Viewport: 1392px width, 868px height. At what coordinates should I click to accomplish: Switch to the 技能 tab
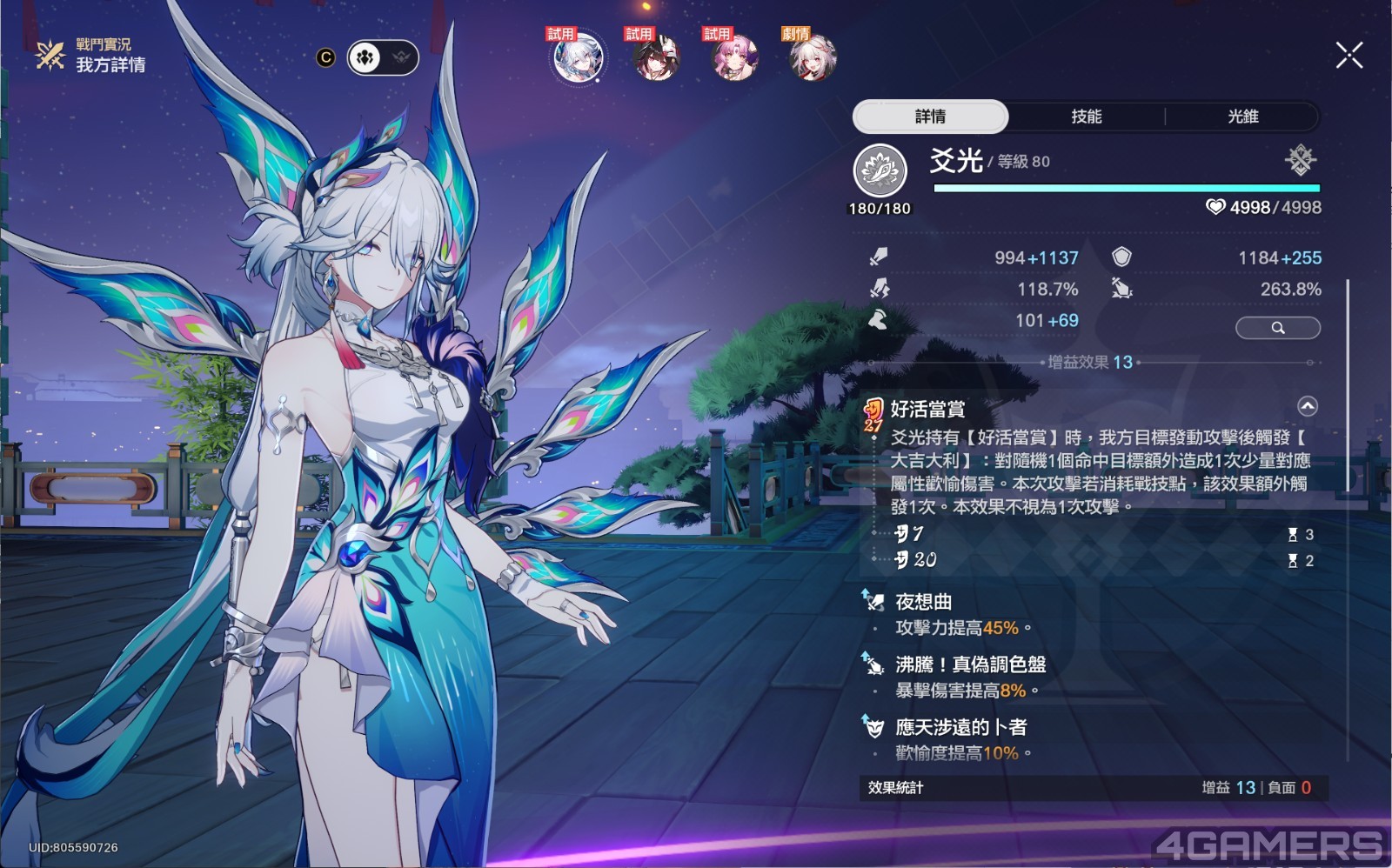(x=1087, y=117)
